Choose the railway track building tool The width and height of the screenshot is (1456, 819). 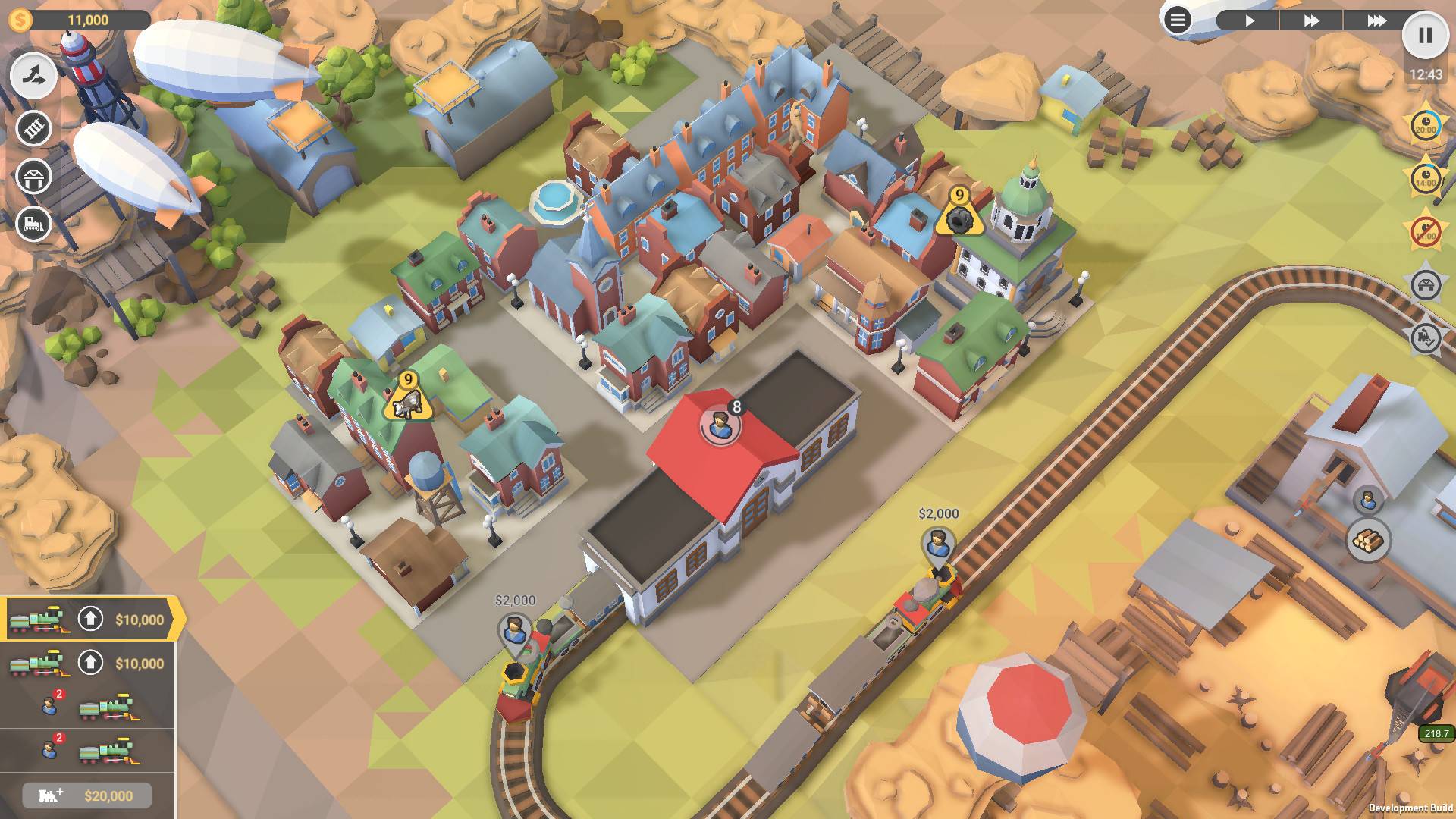[34, 128]
